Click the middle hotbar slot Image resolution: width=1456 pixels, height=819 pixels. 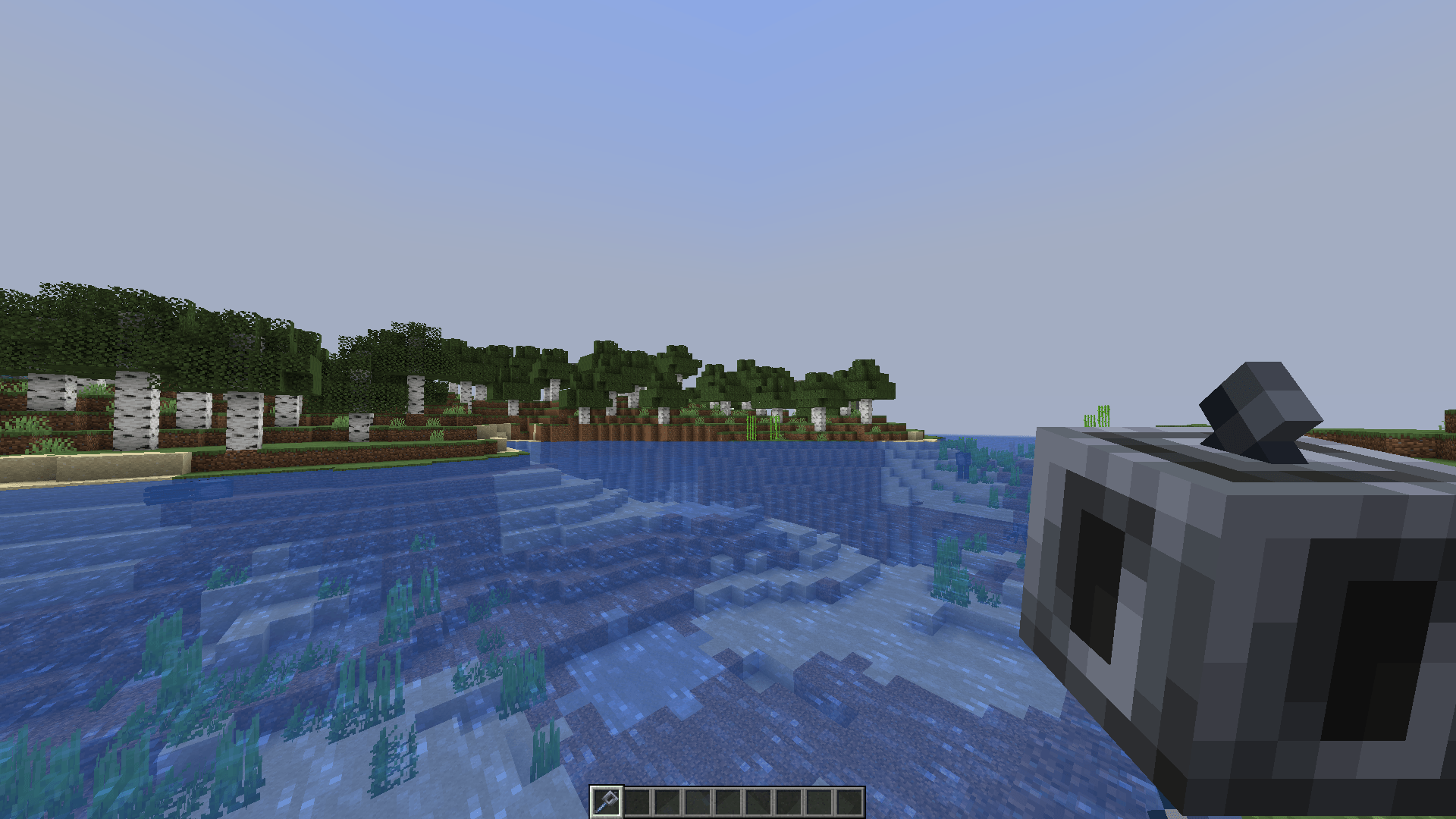730,802
